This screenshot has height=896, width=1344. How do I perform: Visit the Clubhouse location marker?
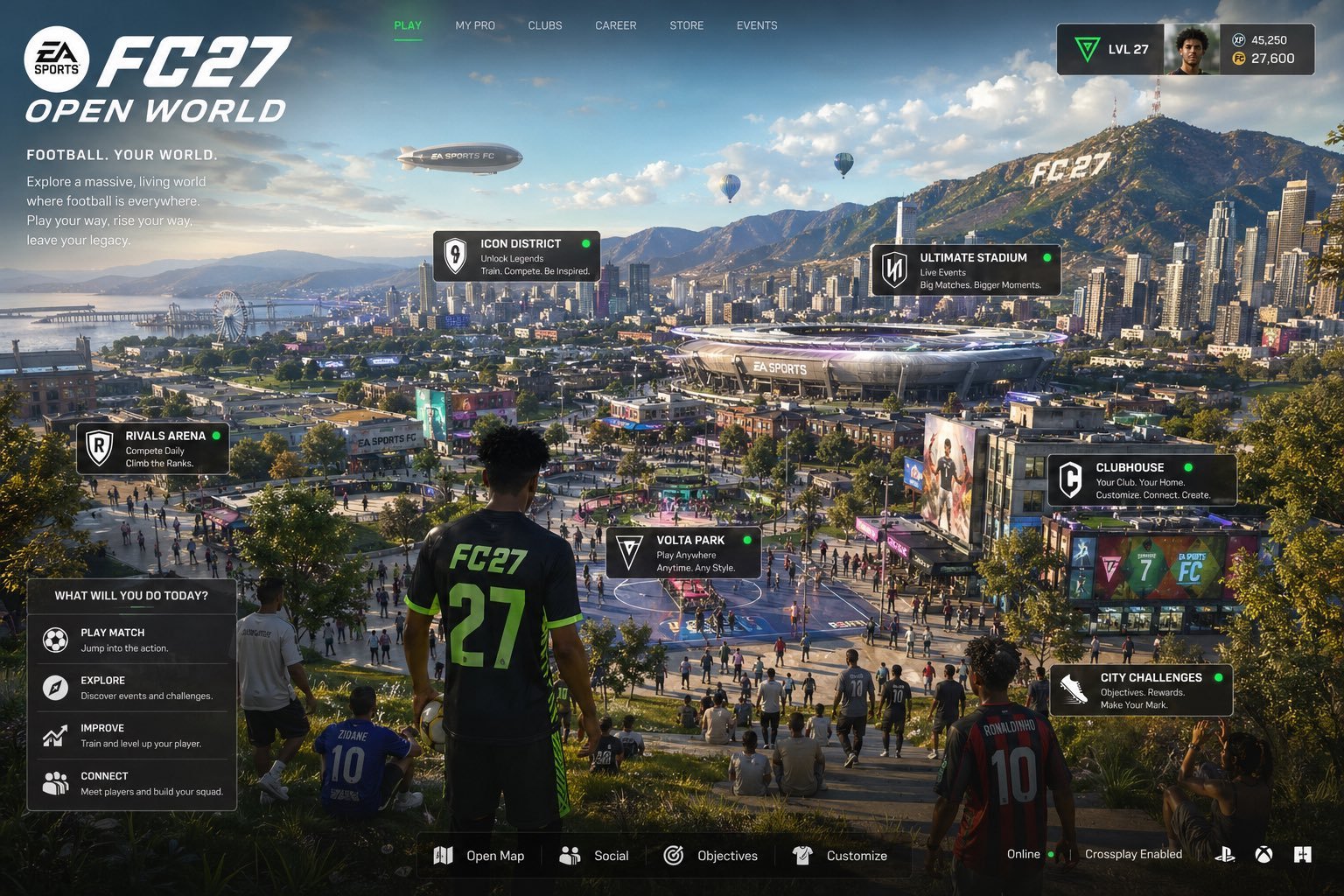1141,480
